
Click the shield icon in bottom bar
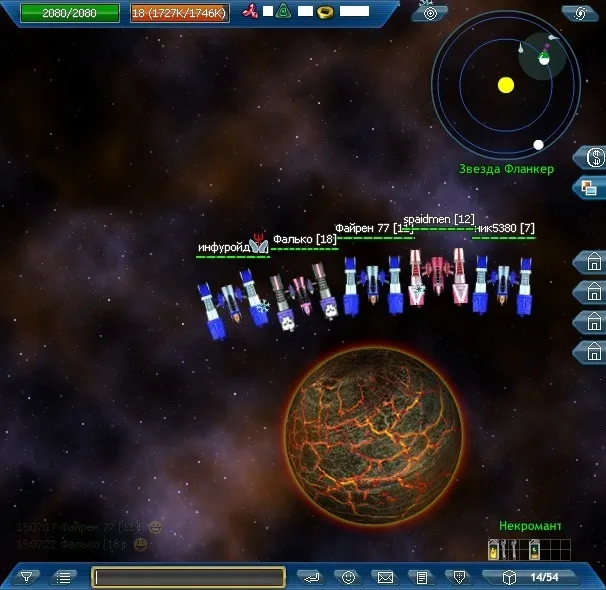click(458, 577)
